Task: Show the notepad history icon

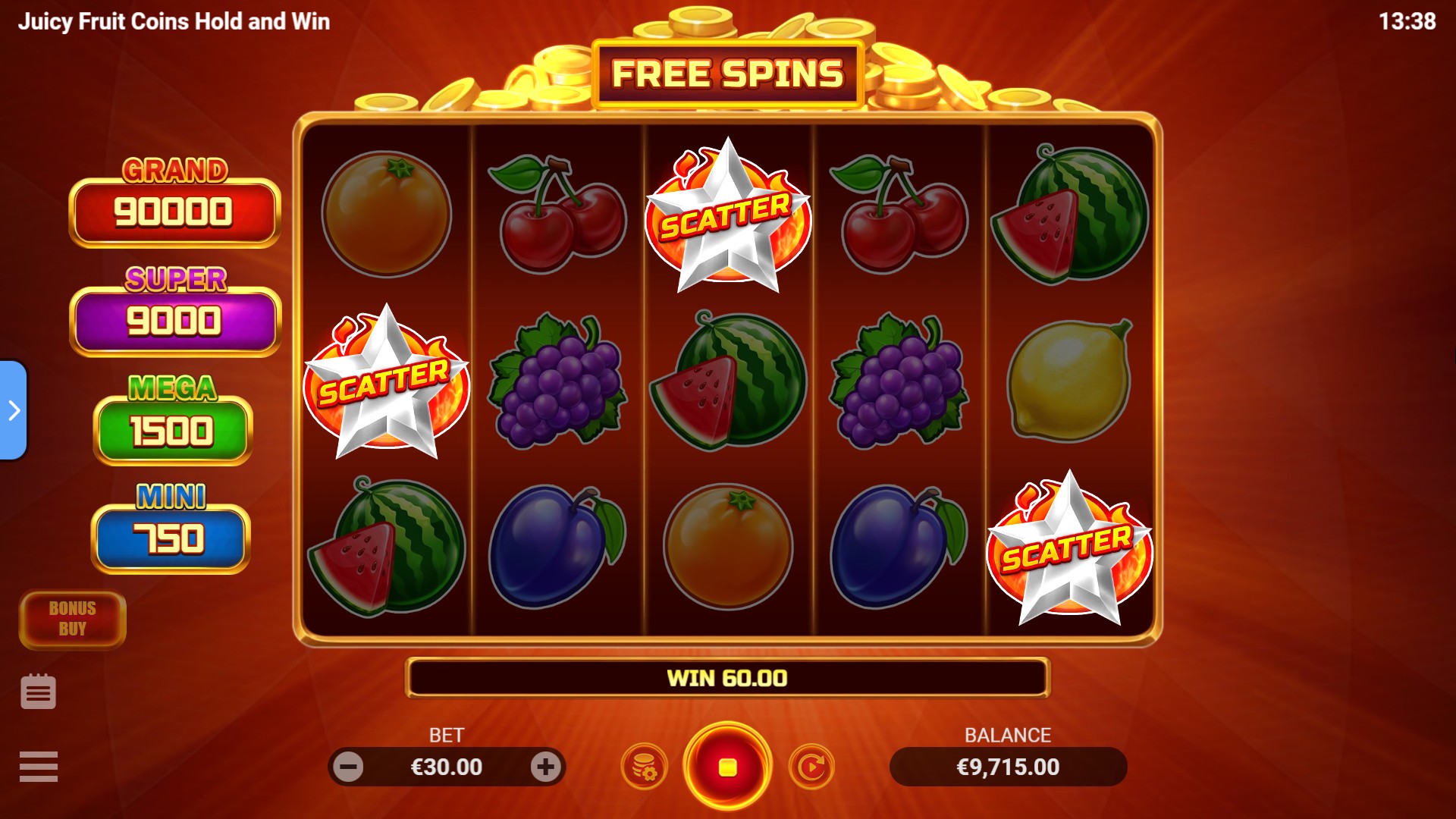Action: click(x=39, y=692)
